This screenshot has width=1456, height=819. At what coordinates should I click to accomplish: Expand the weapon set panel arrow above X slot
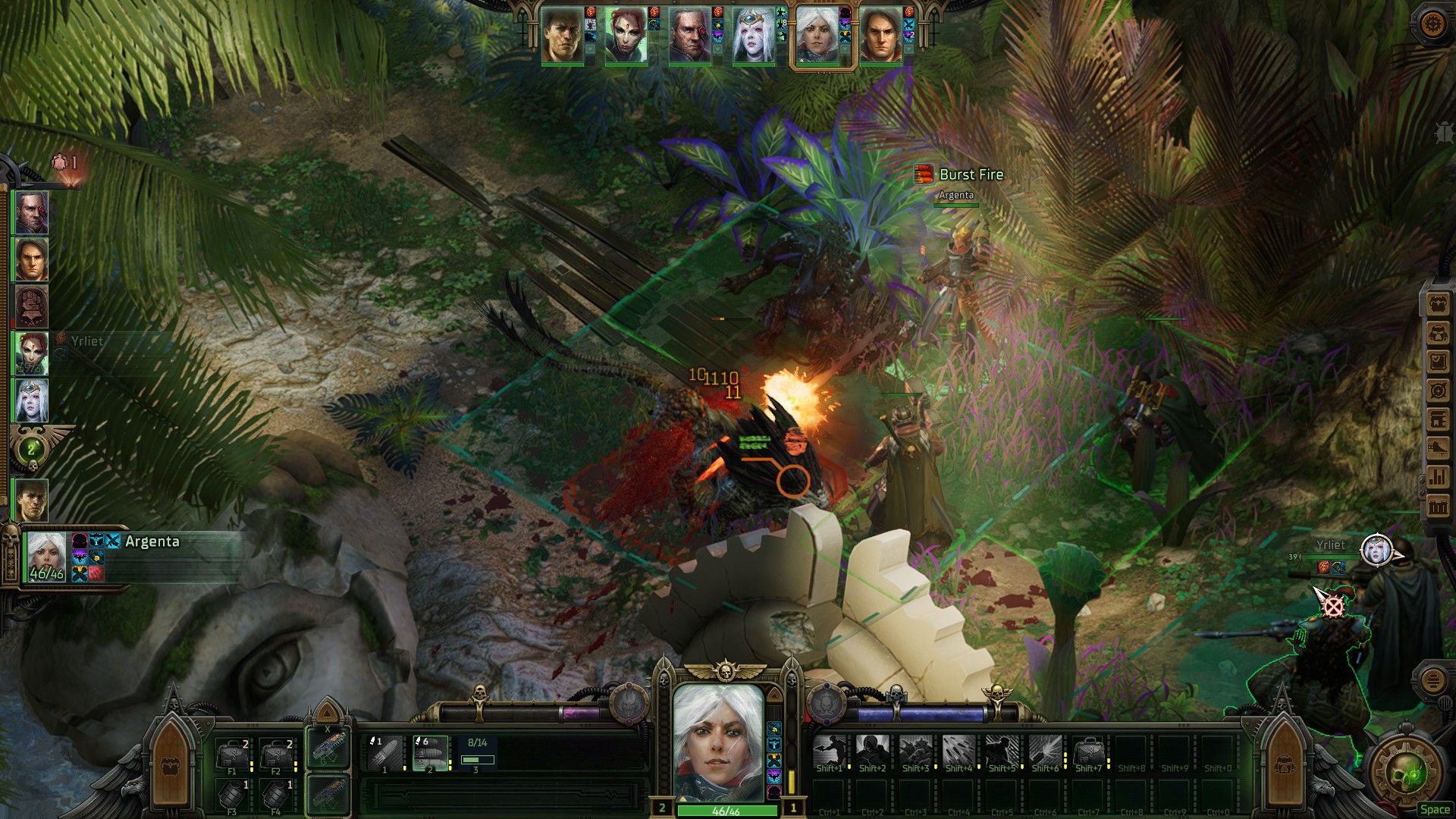[326, 713]
